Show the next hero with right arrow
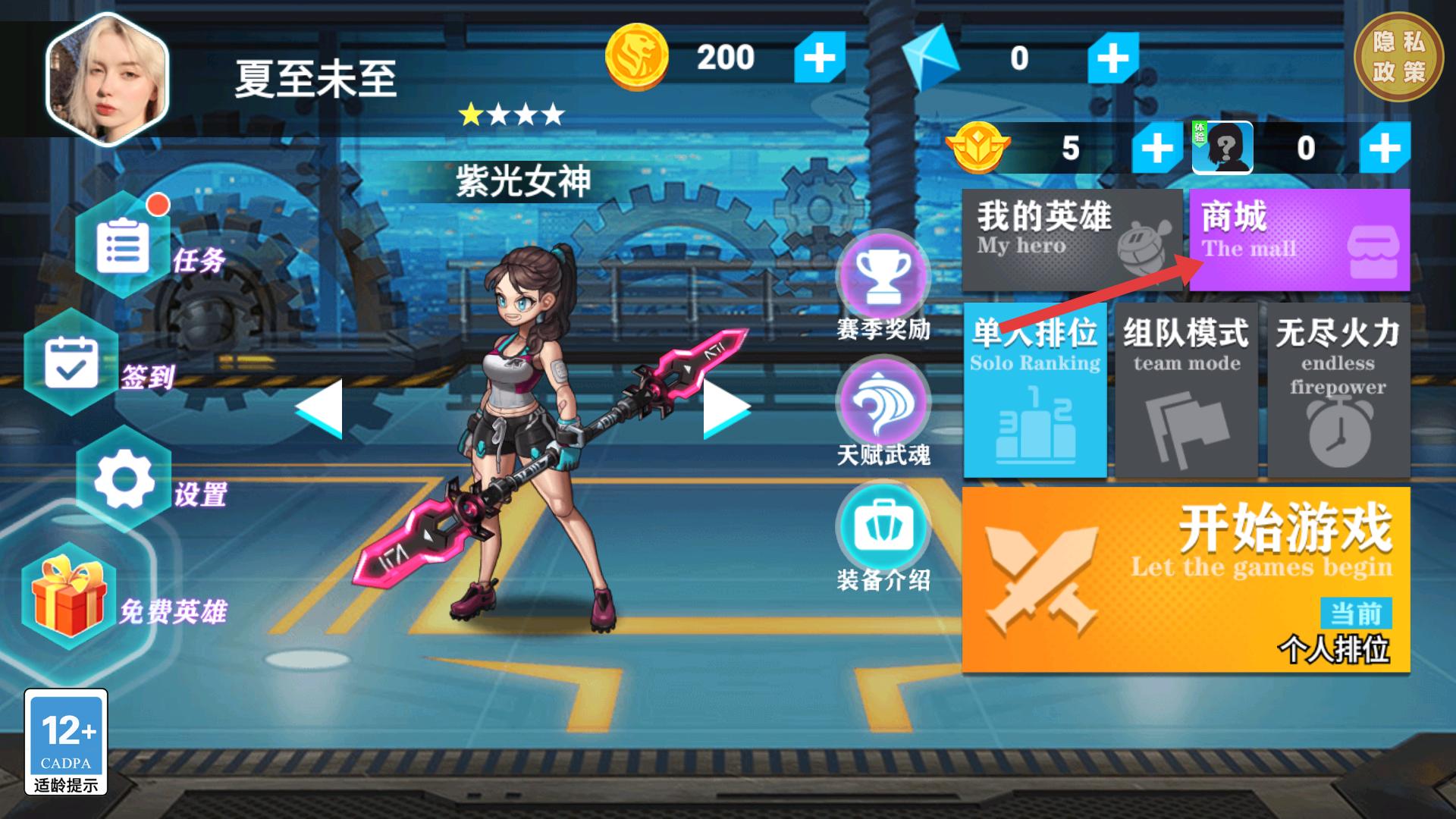The width and height of the screenshot is (1456, 819). [726, 408]
